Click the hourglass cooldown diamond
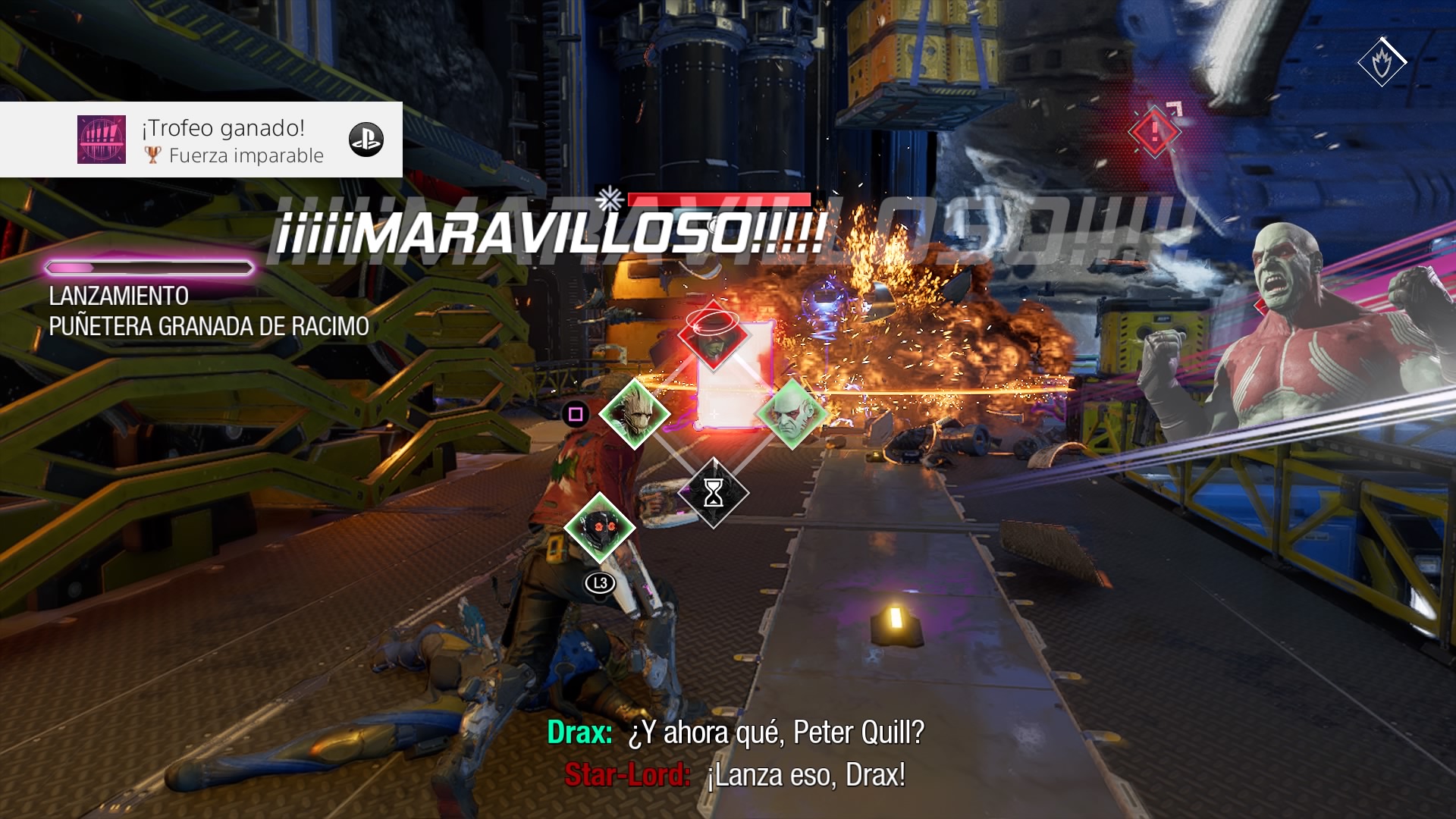 pos(713,494)
